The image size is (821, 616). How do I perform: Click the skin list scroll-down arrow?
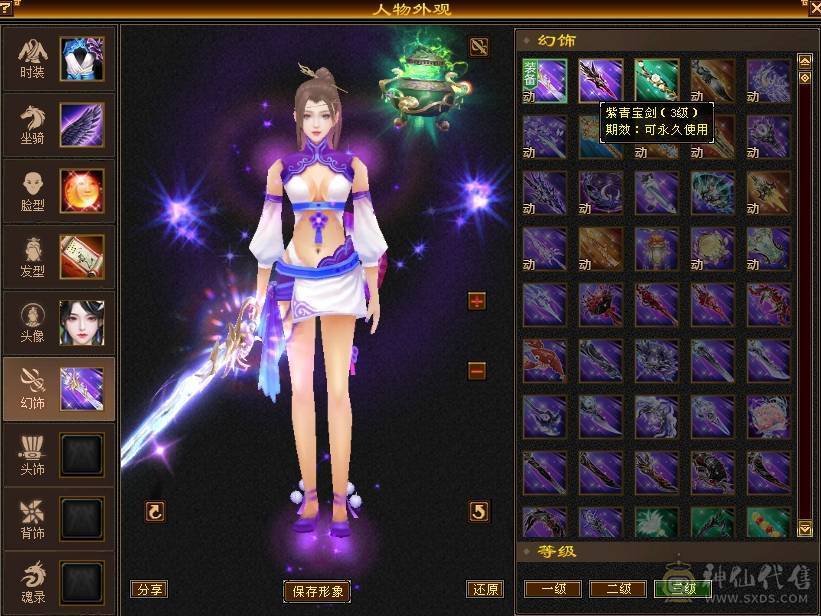coord(804,528)
